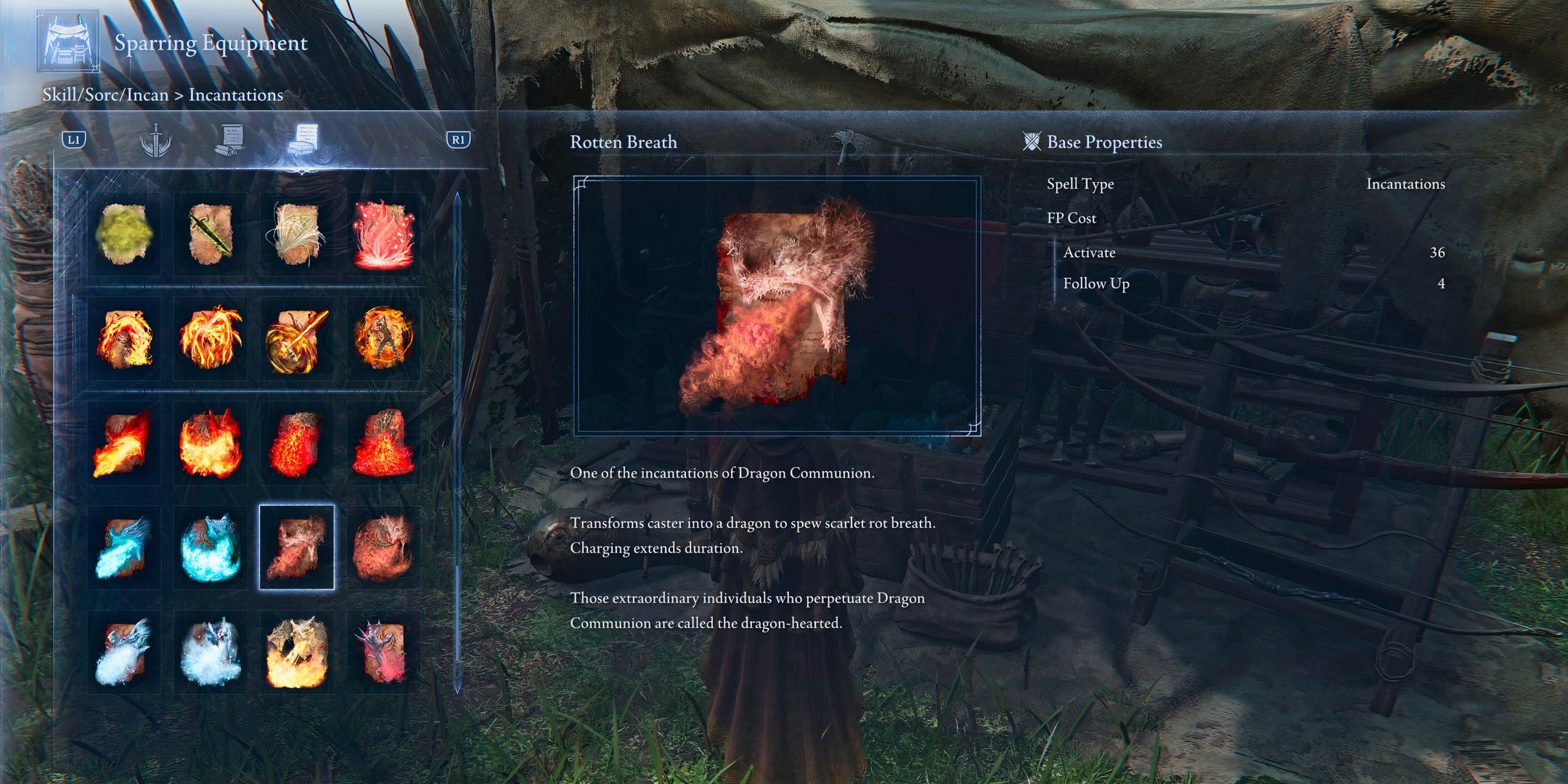Select the white Dragonice breath incantation
Screen dimensions: 1568x784
124,653
